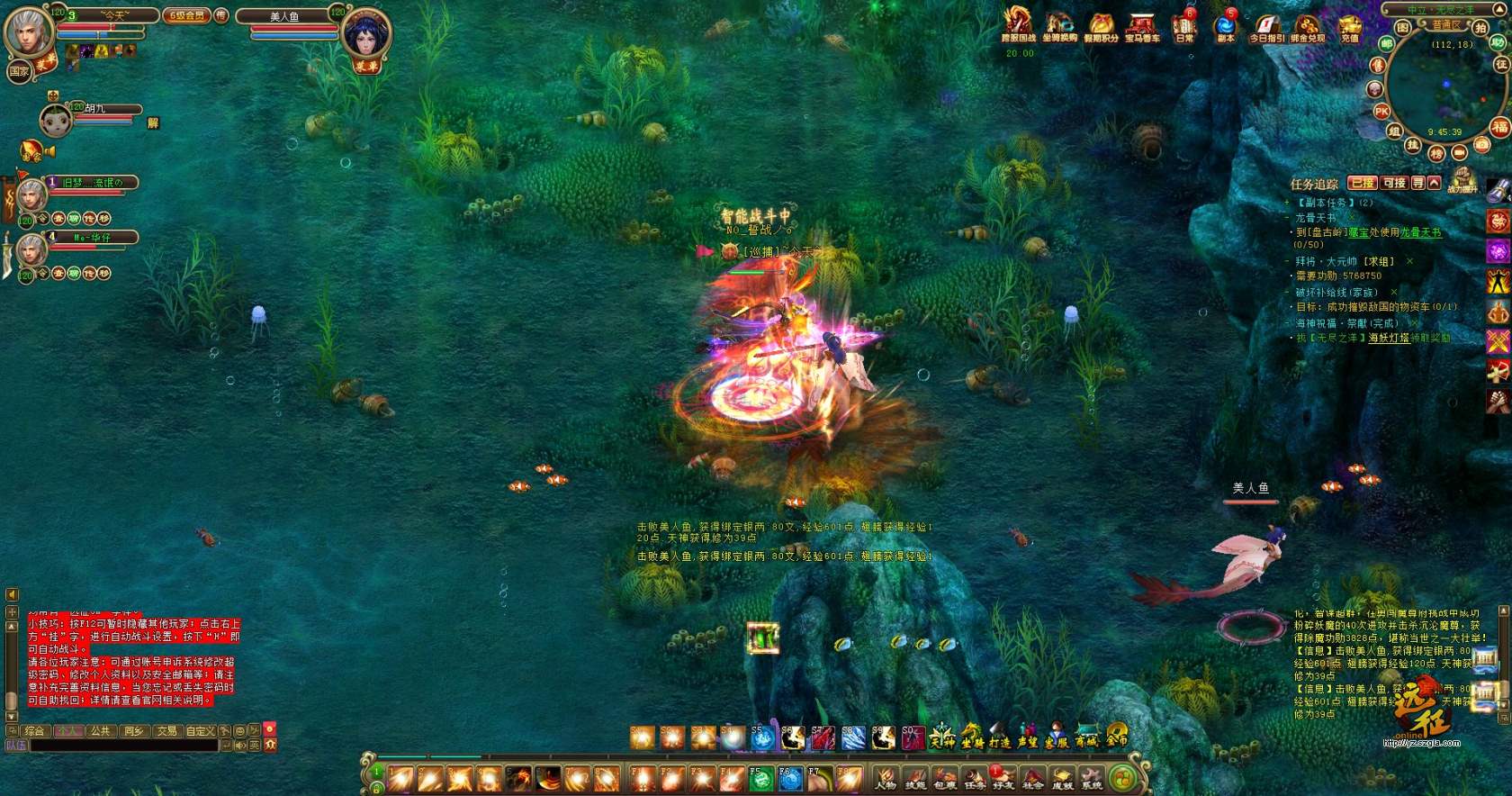Open the 好友 friends menu
The width and height of the screenshot is (1512, 796).
(x=1003, y=777)
